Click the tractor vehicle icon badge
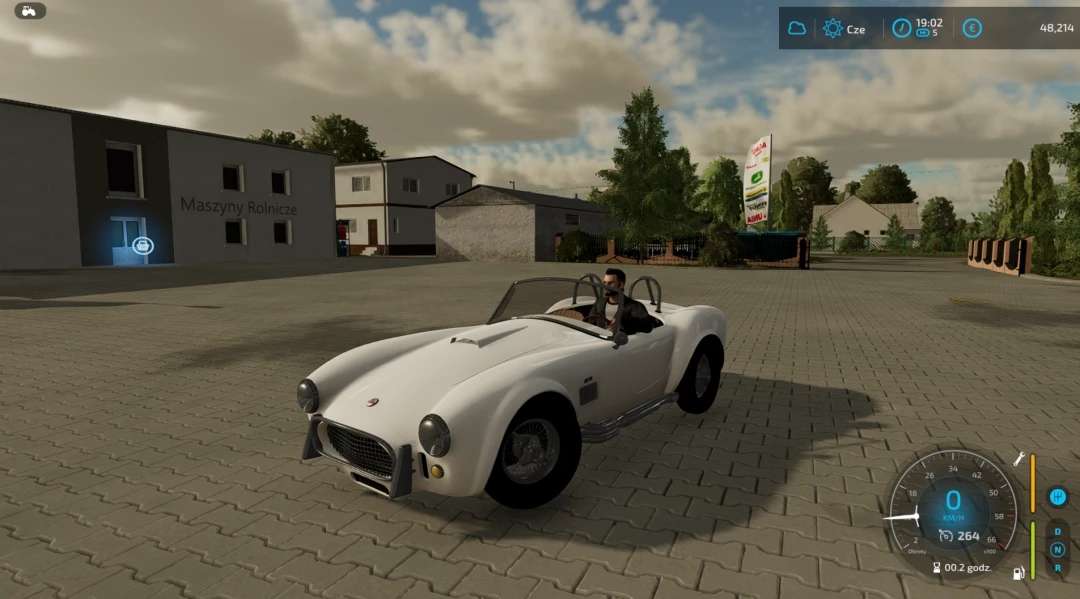This screenshot has height=599, width=1080. 30,10
